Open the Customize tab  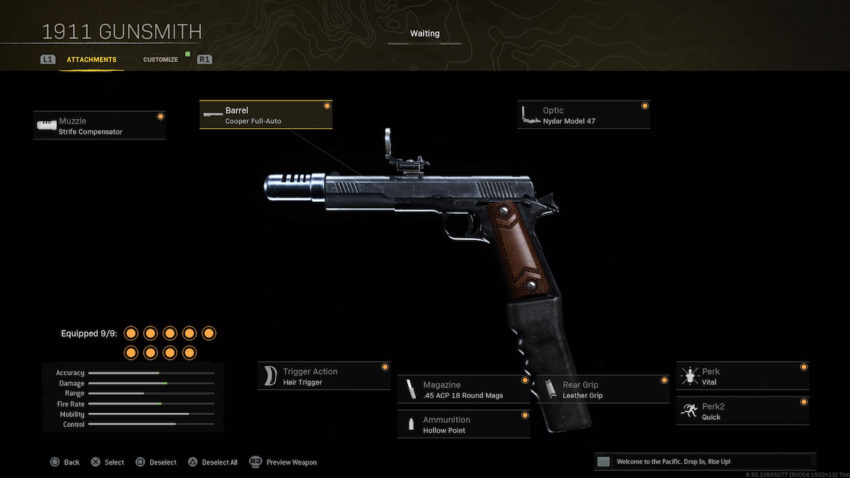(x=160, y=60)
